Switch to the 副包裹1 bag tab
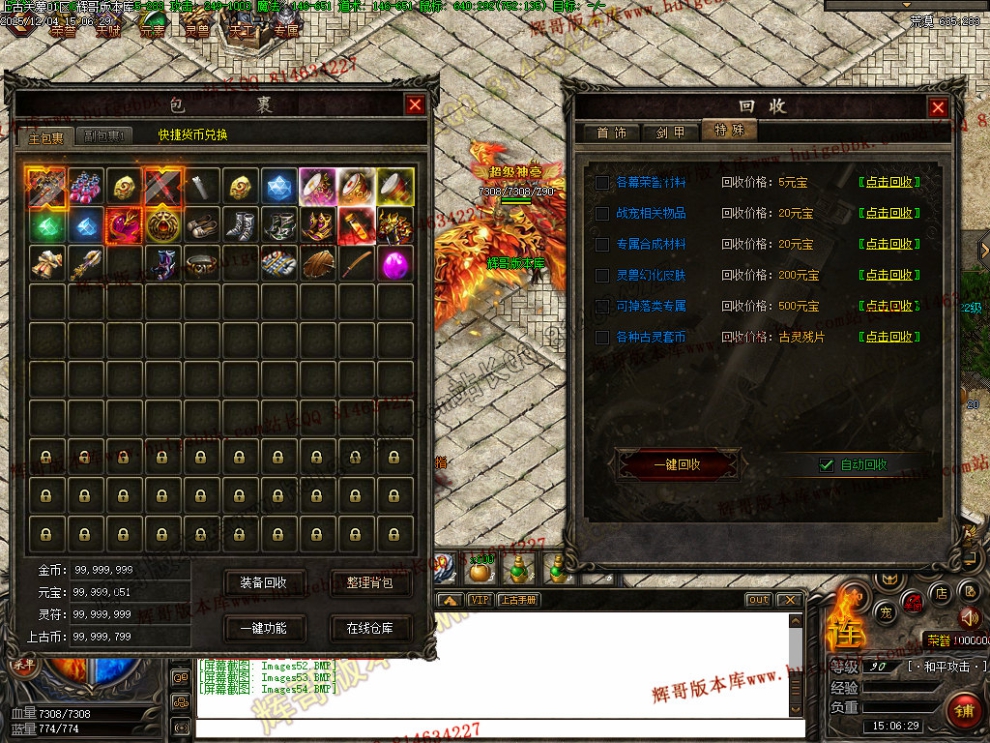990x743 pixels. tap(104, 135)
